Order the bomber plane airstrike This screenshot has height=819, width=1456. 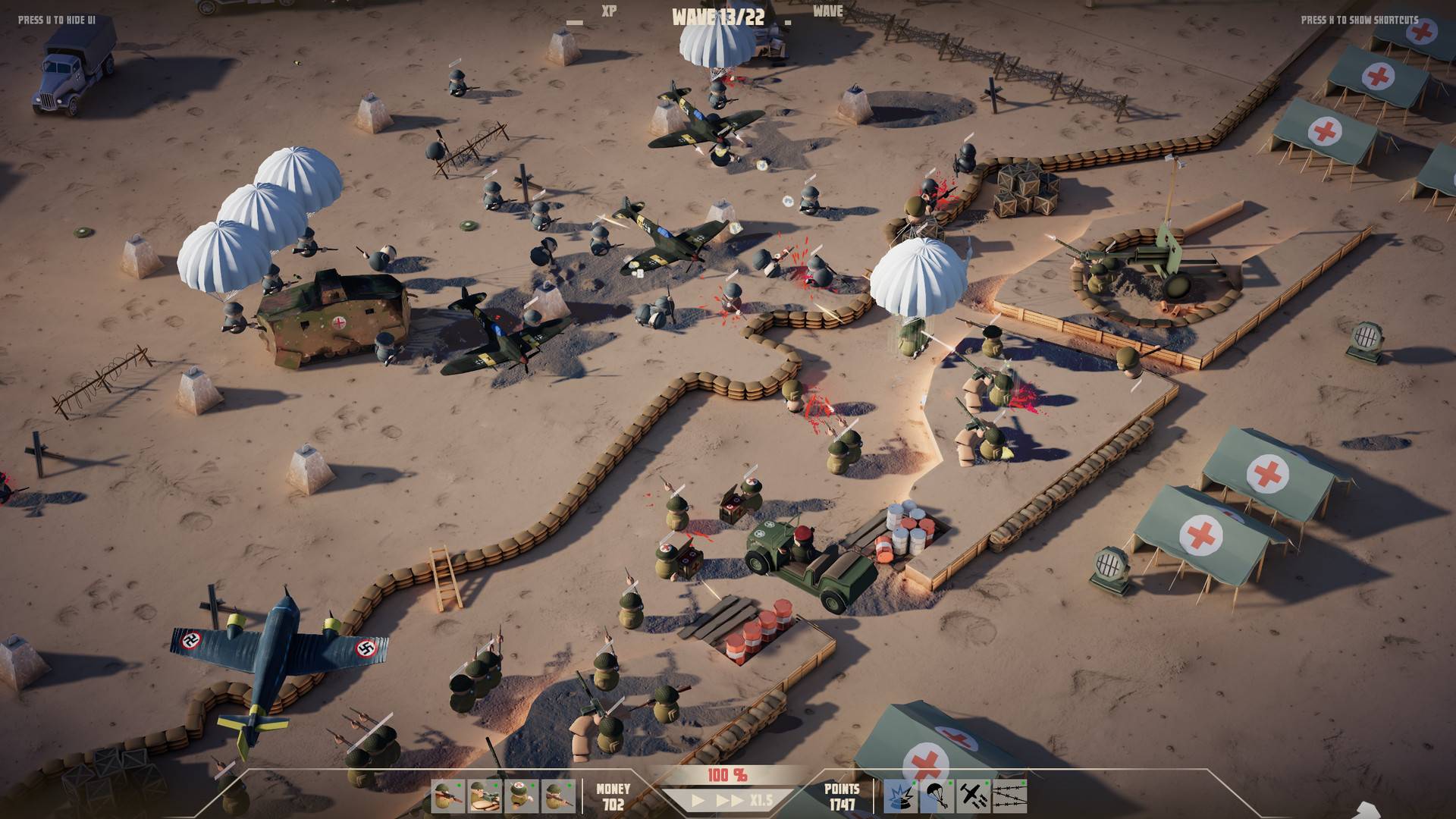coord(972,796)
